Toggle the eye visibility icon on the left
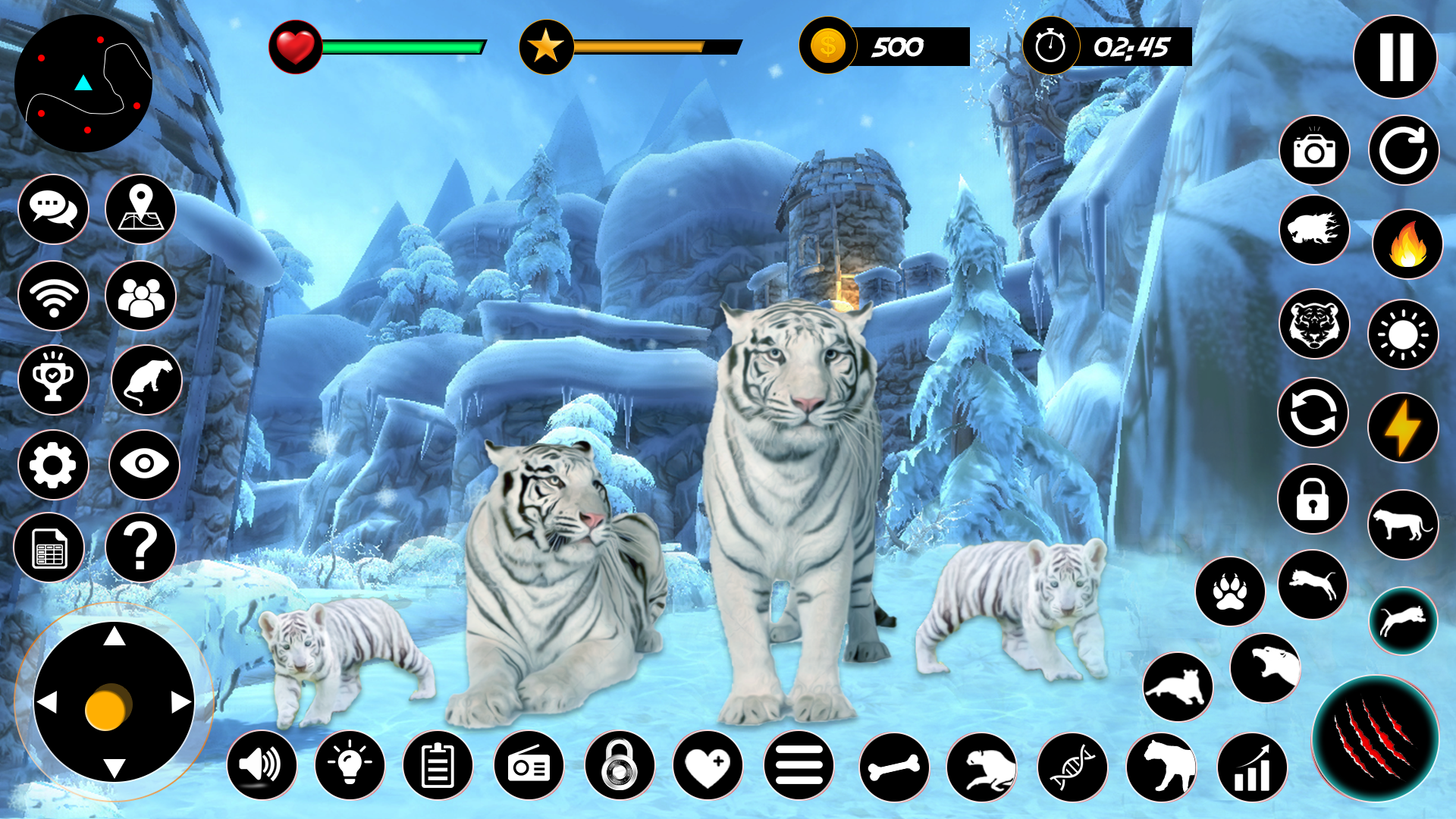This screenshot has height=819, width=1456. [143, 464]
